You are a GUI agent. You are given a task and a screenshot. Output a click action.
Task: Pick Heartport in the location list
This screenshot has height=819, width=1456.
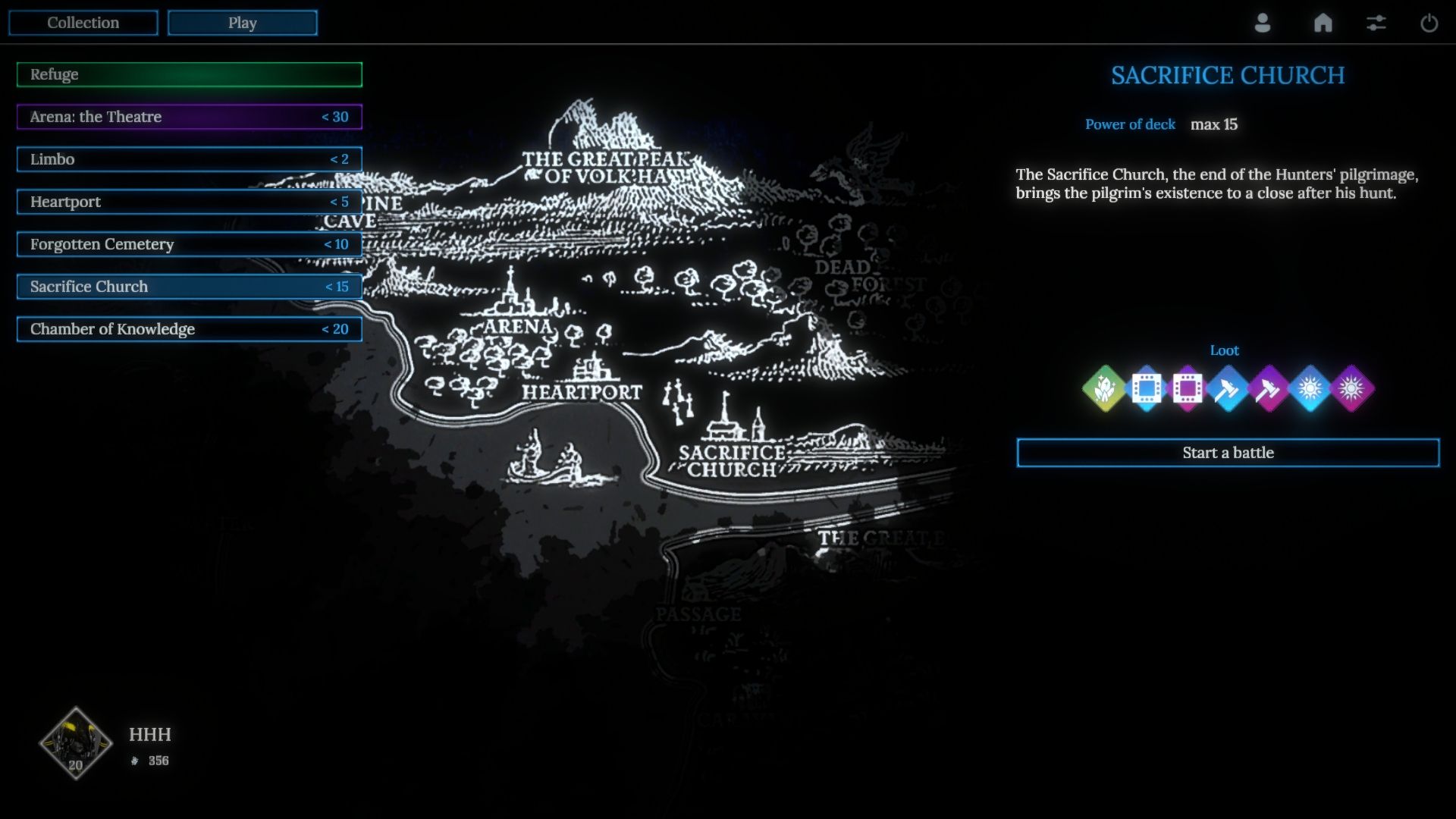pyautogui.click(x=190, y=202)
